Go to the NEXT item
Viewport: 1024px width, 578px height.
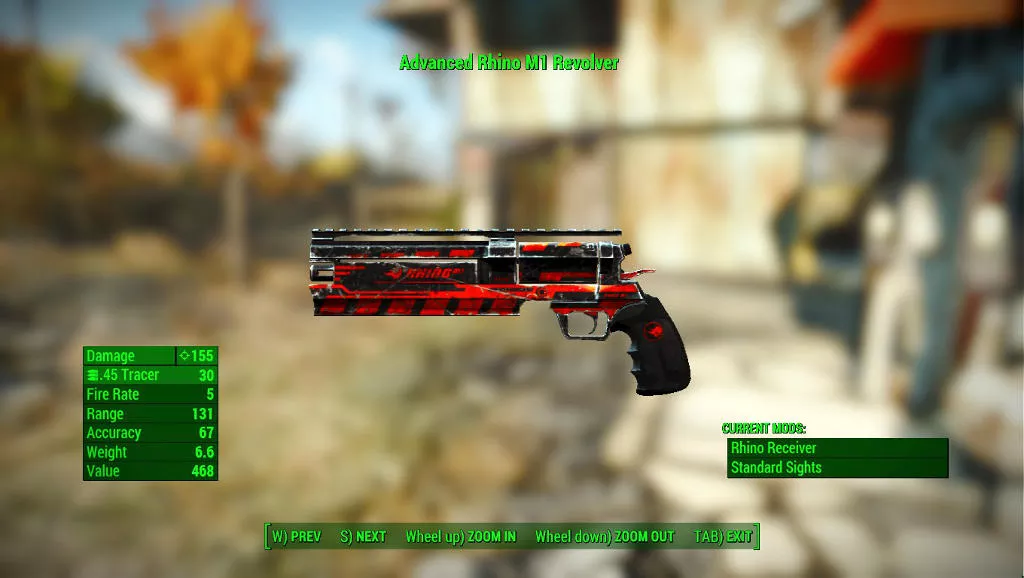(363, 537)
